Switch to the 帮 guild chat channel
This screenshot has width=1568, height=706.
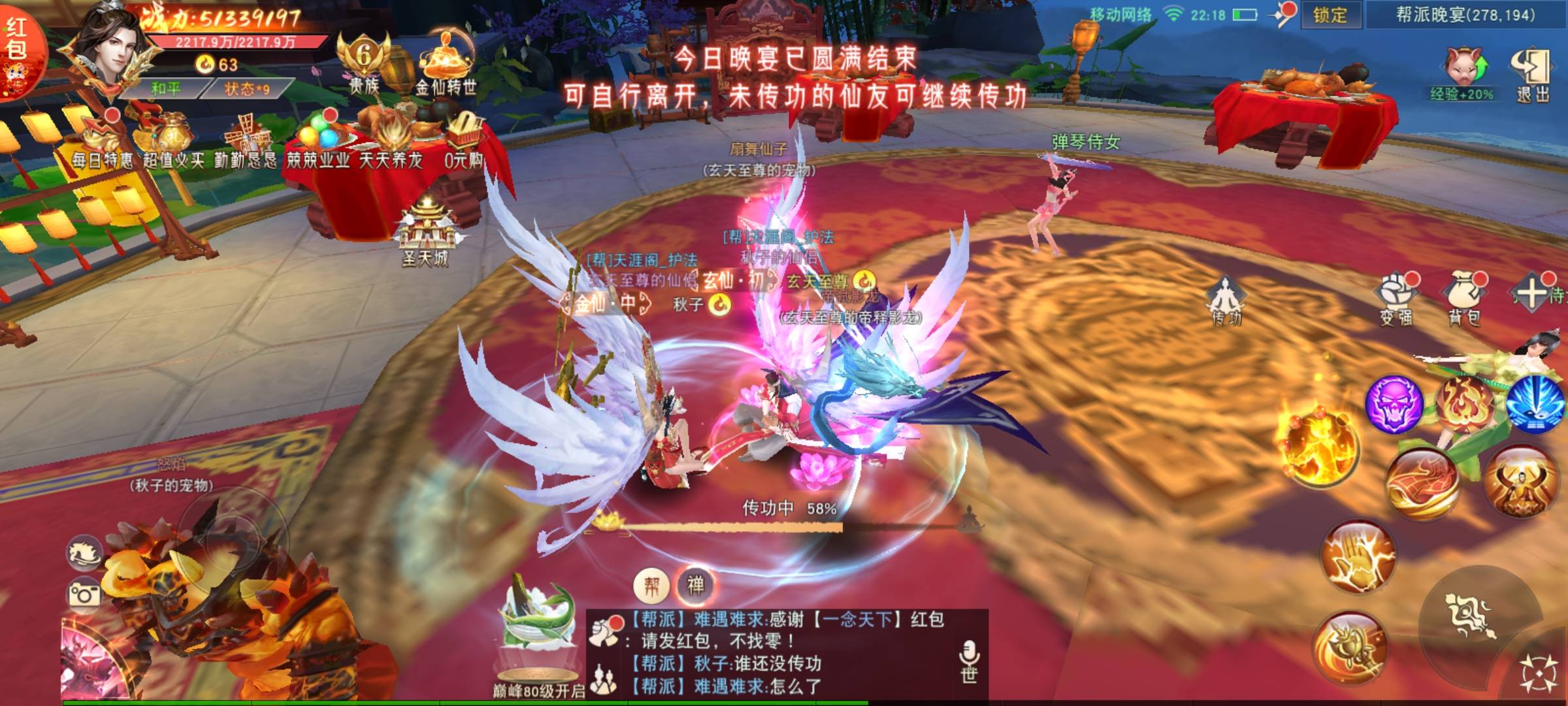tap(651, 586)
